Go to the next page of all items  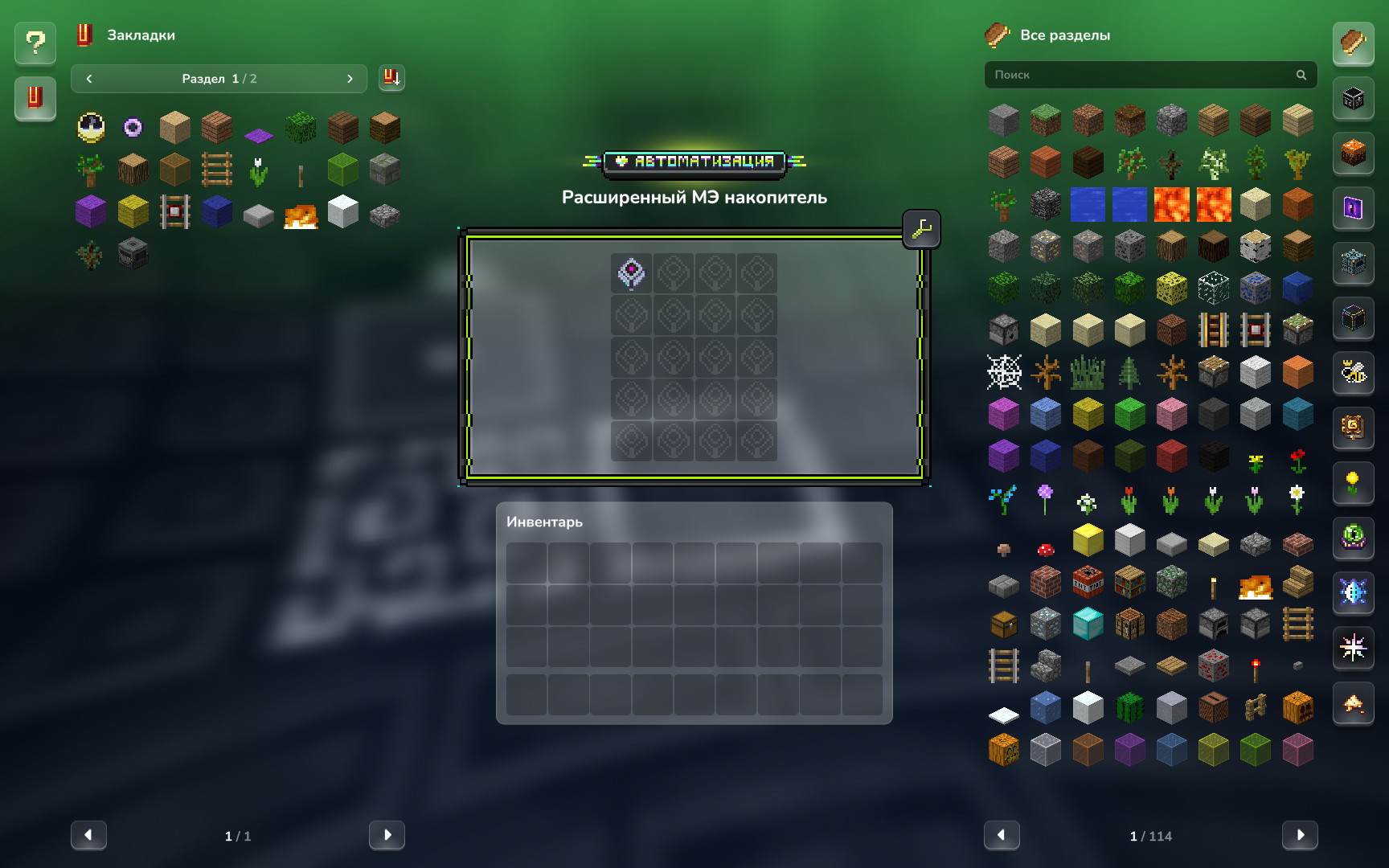pyautogui.click(x=1299, y=835)
